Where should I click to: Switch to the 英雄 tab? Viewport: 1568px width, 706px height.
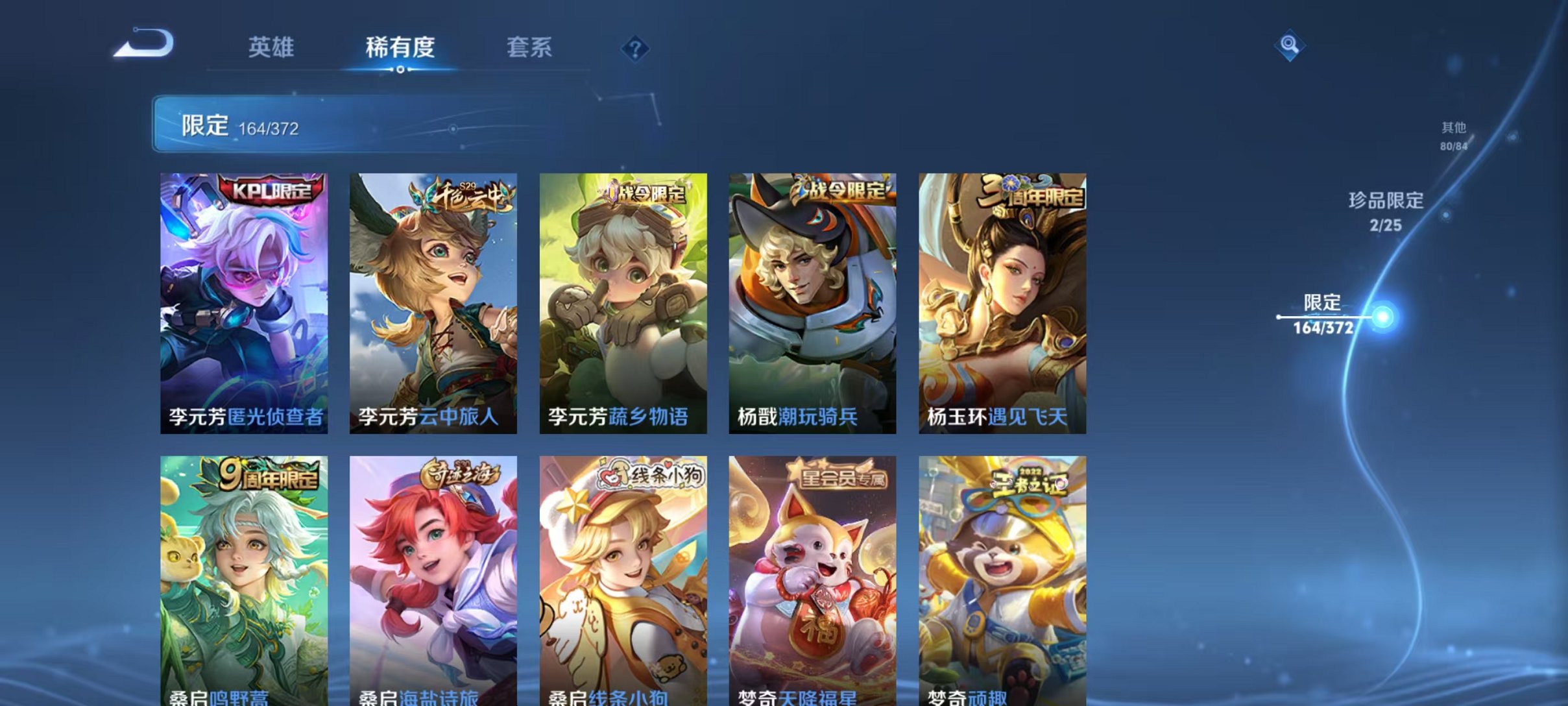point(272,47)
